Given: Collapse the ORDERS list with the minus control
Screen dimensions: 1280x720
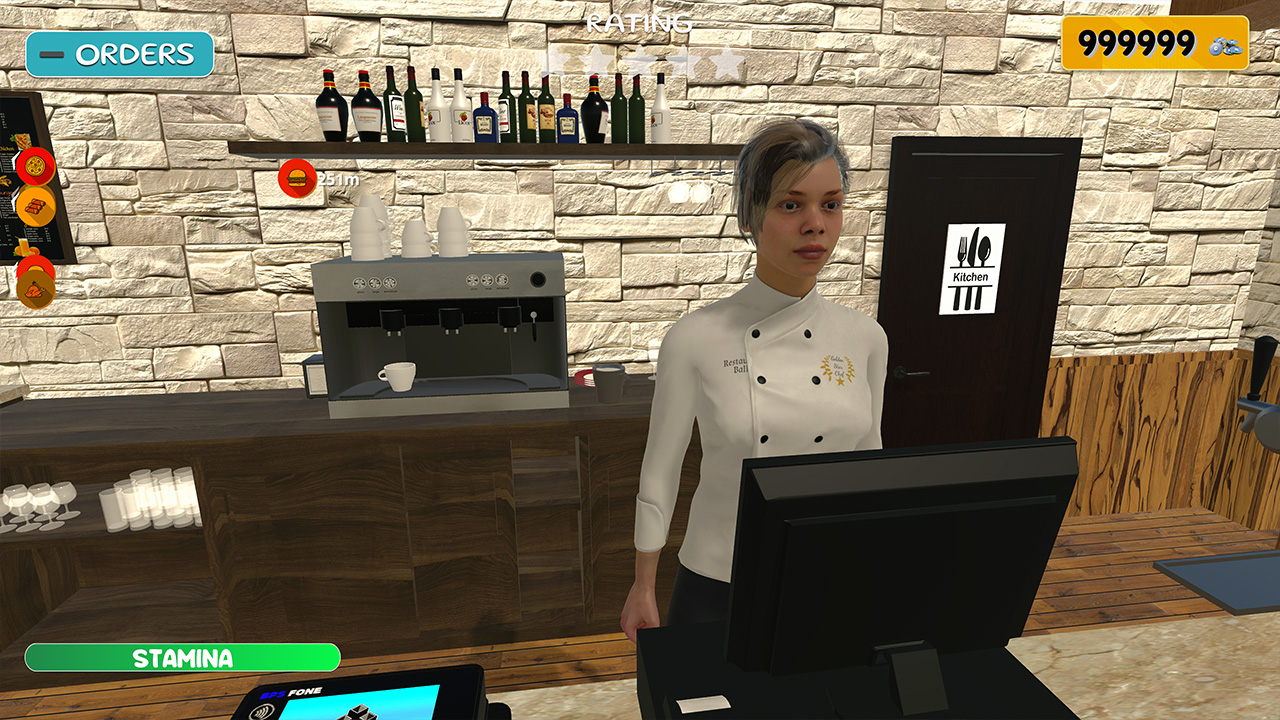Looking at the screenshot, I should coord(50,53).
